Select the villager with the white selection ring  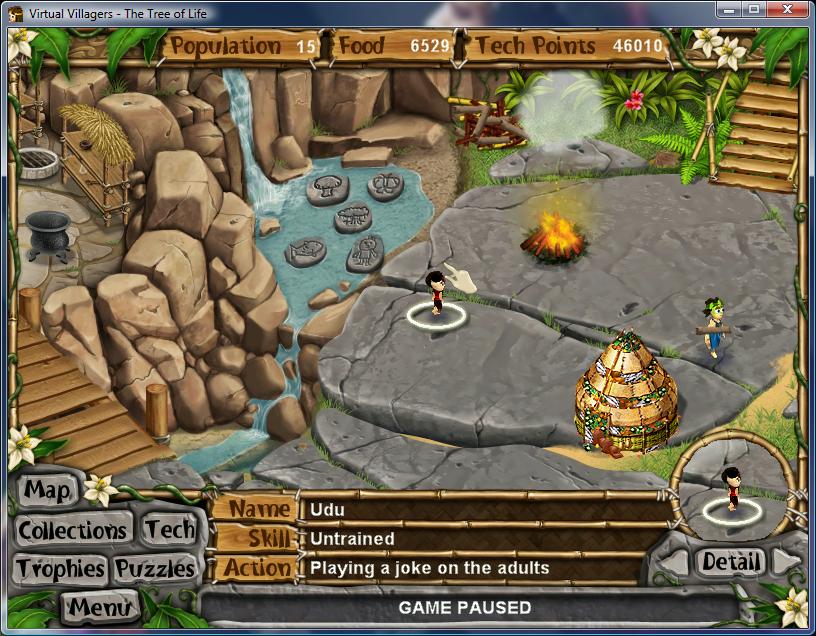pos(436,298)
